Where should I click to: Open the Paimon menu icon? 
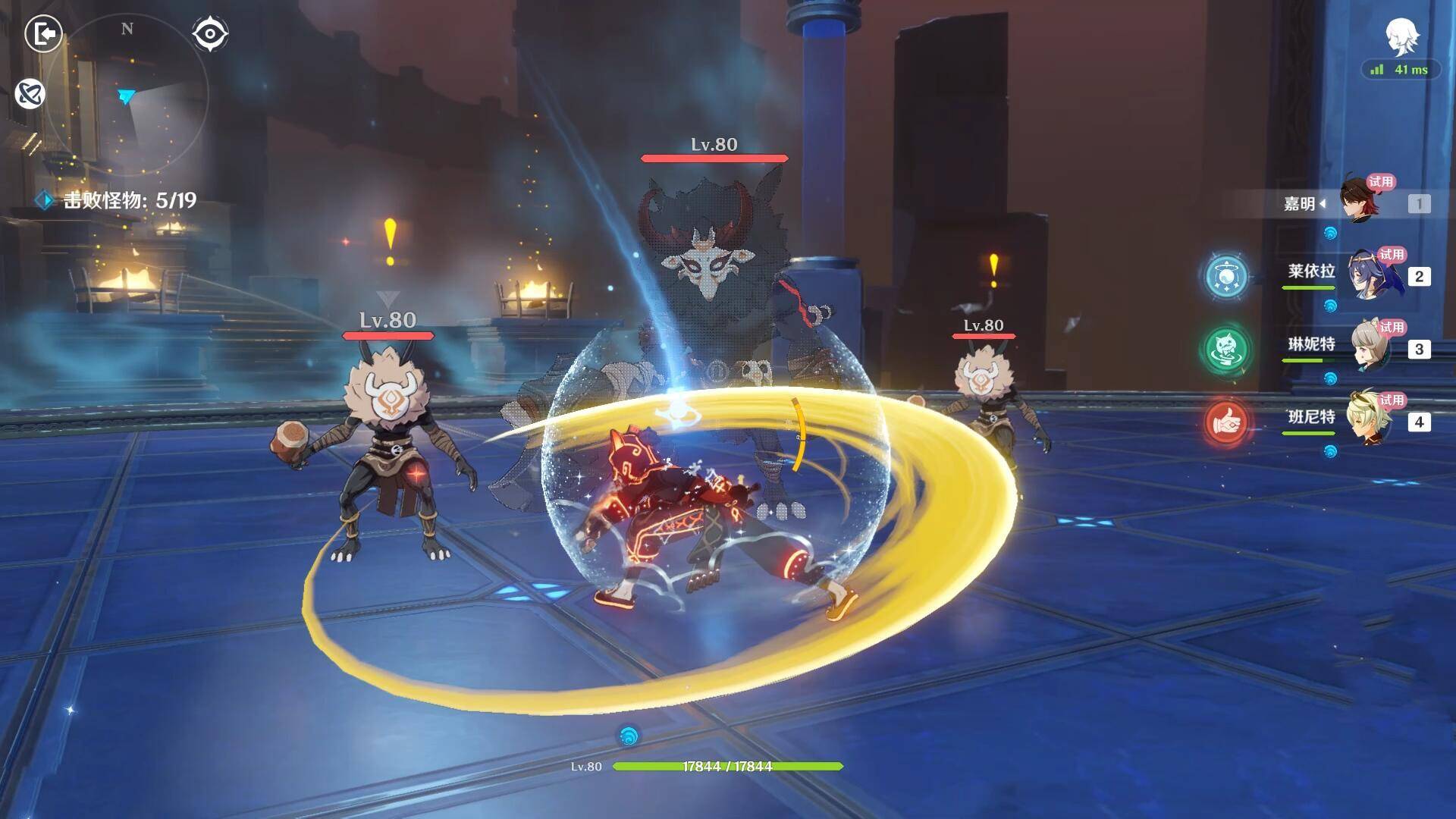(x=1402, y=36)
